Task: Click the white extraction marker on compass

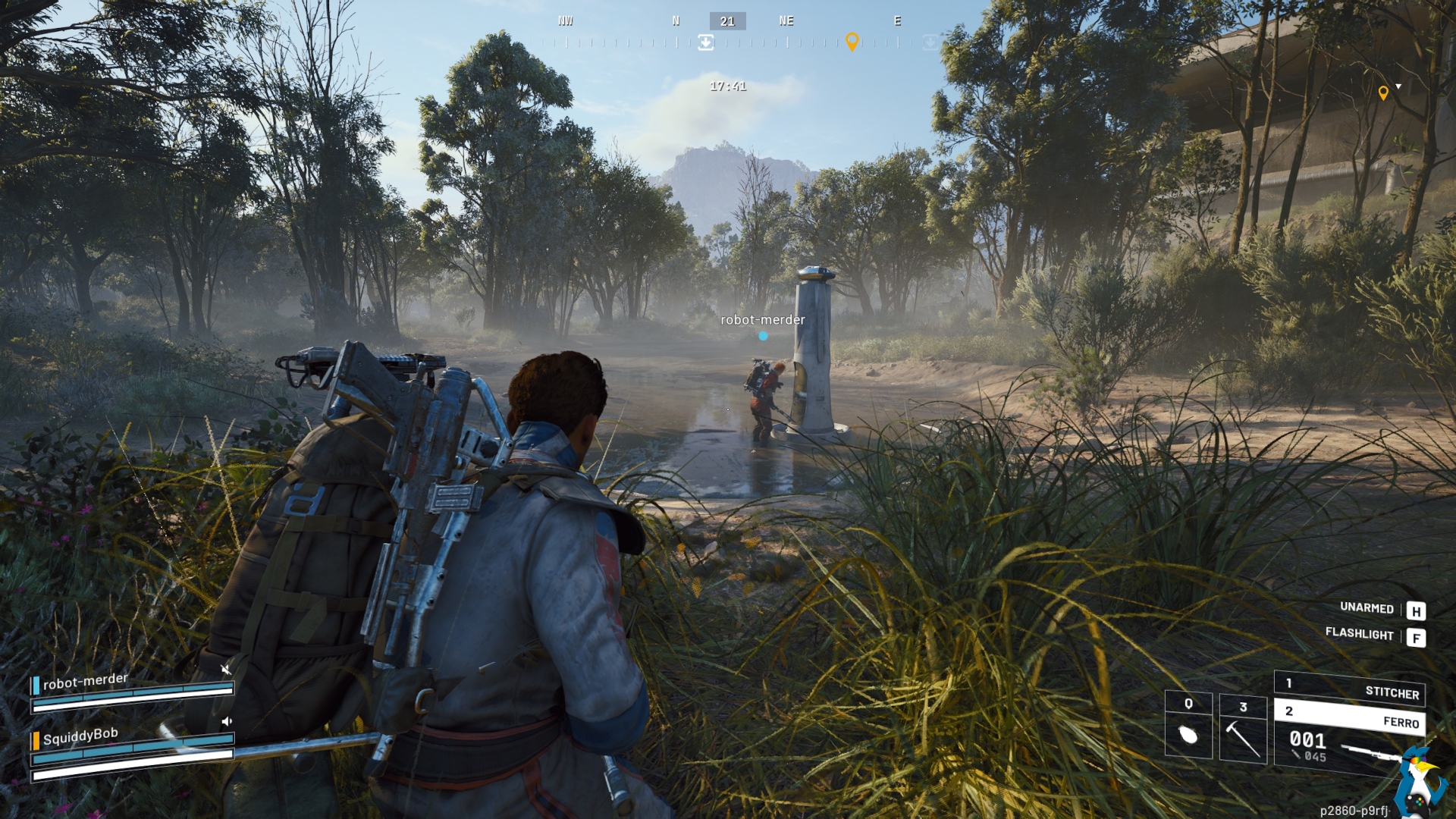Action: click(x=705, y=42)
